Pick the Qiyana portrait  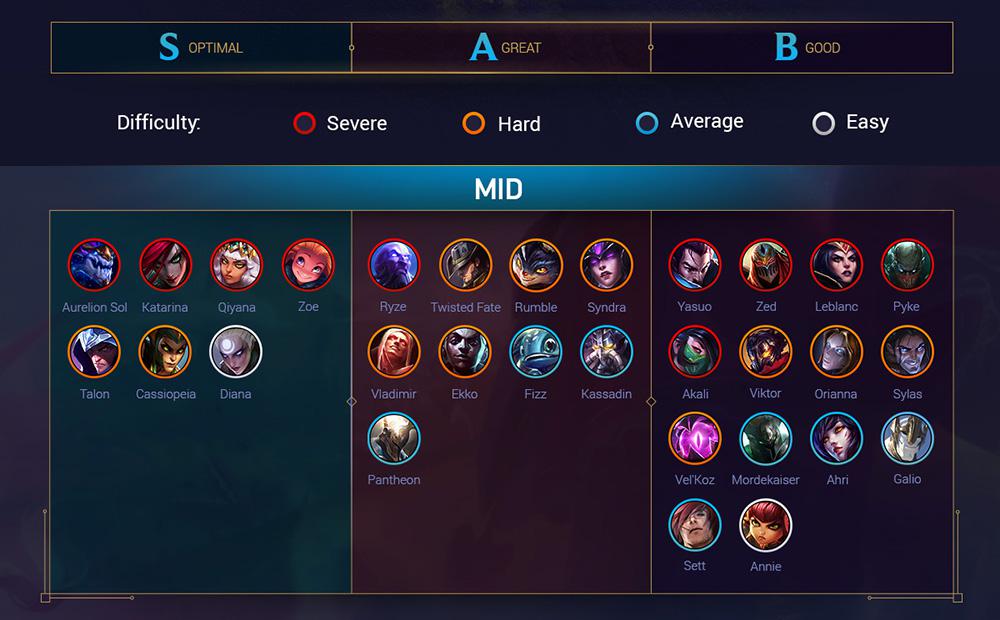click(236, 265)
